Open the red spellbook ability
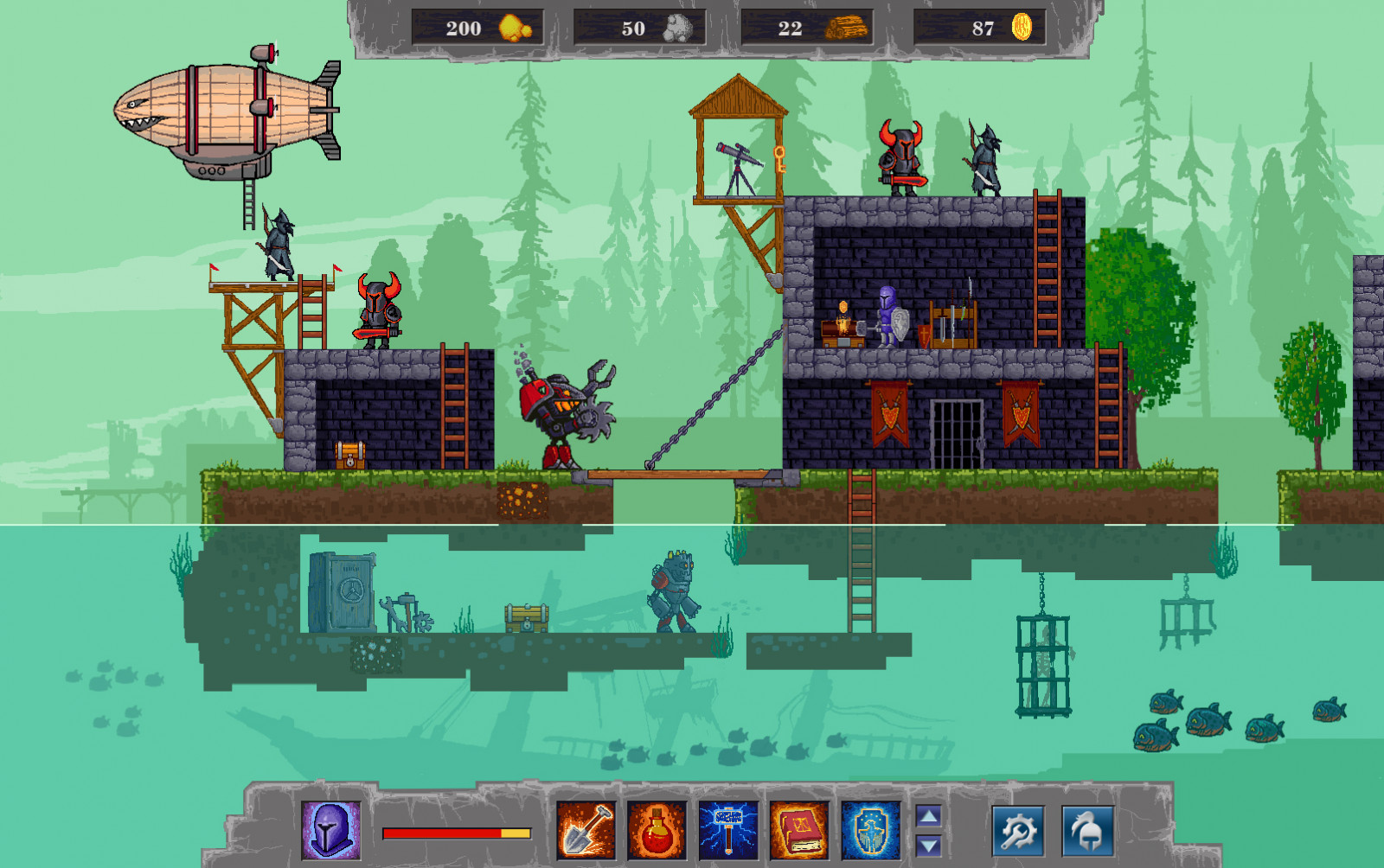 [798, 830]
